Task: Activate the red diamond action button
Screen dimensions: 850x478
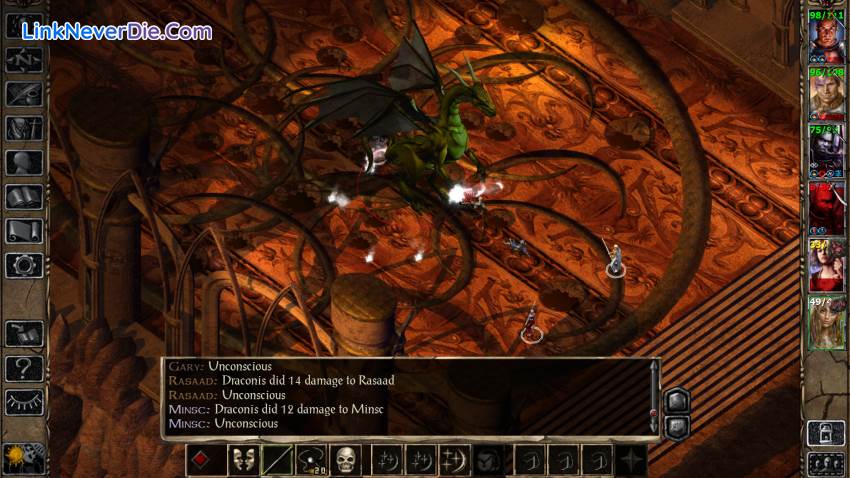Action: click(x=204, y=460)
